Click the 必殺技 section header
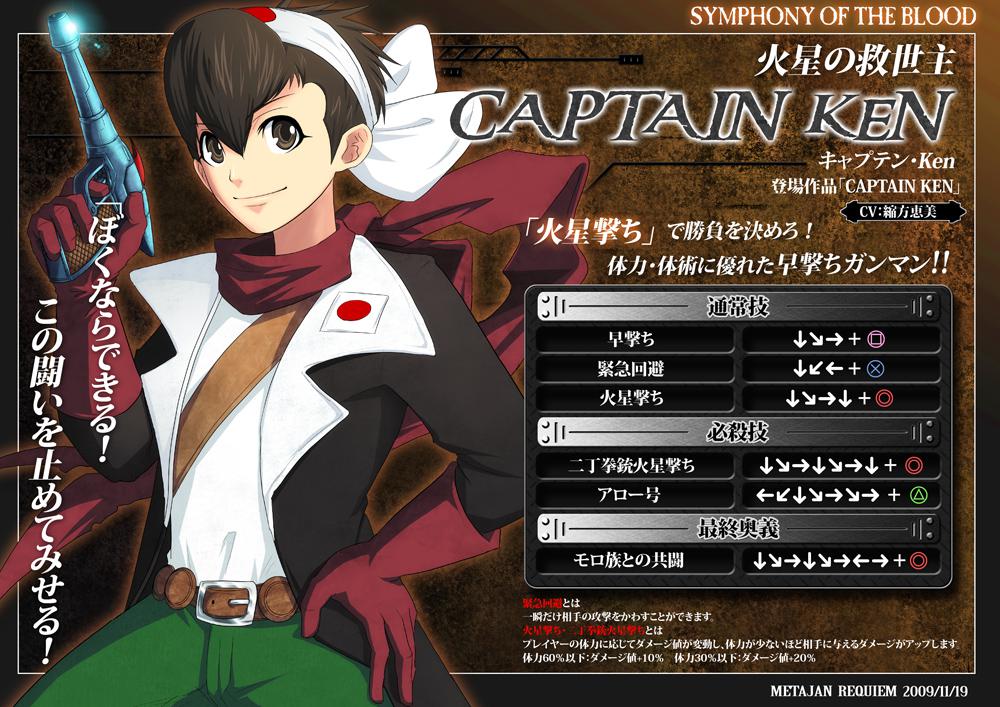Viewport: 1000px width, 707px height. [x=735, y=431]
